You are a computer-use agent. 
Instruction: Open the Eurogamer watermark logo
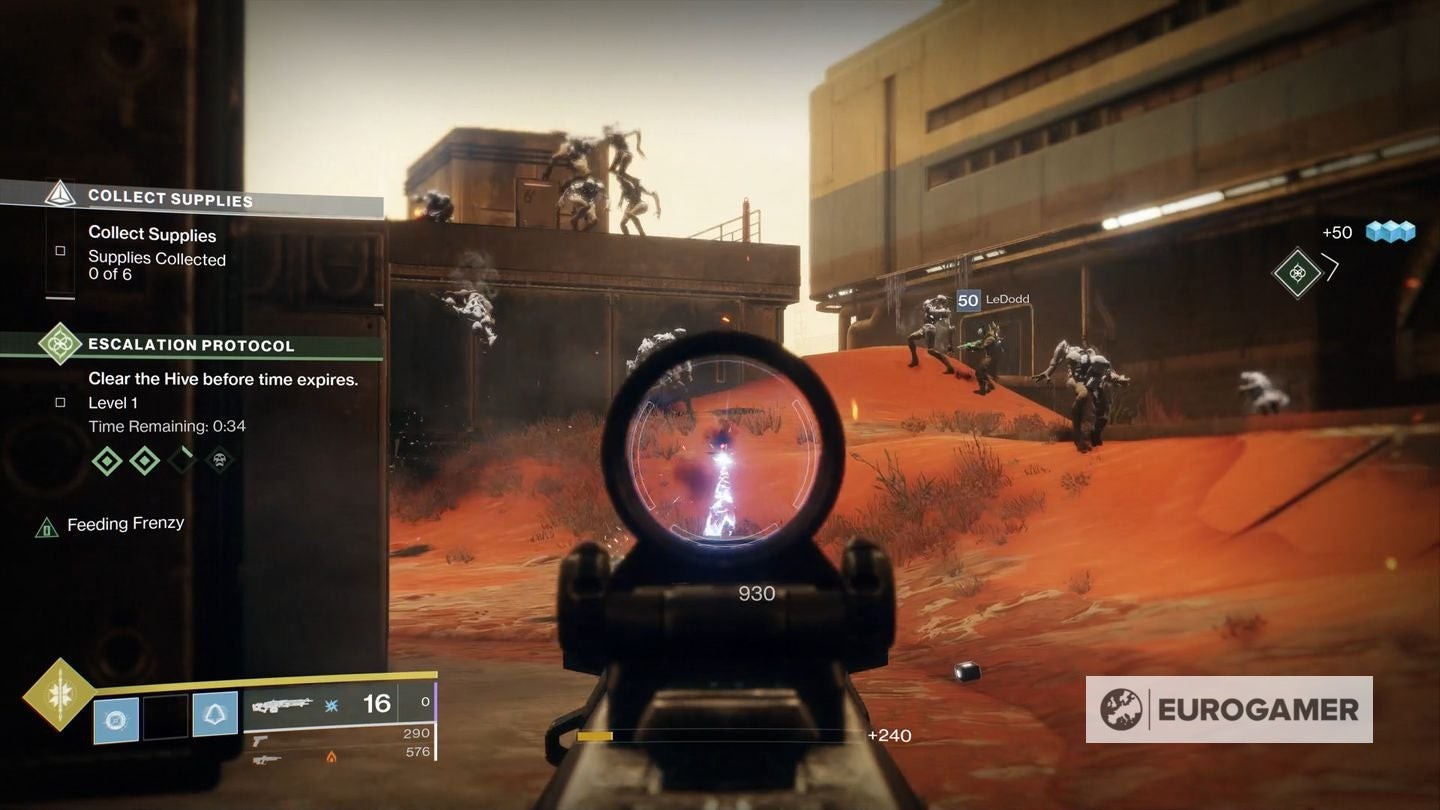pos(1229,709)
